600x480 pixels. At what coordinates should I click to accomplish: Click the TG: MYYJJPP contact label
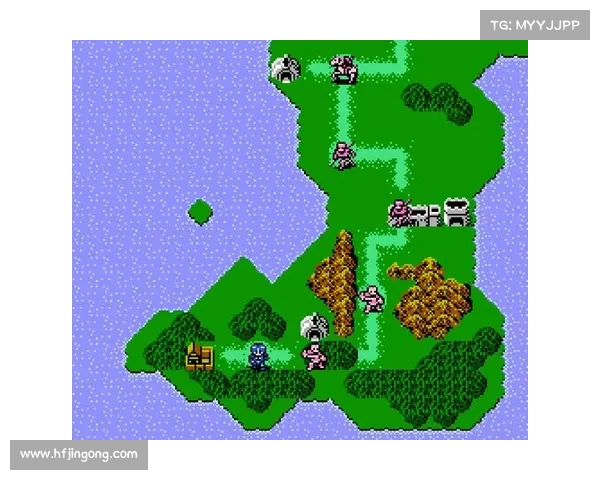point(535,25)
